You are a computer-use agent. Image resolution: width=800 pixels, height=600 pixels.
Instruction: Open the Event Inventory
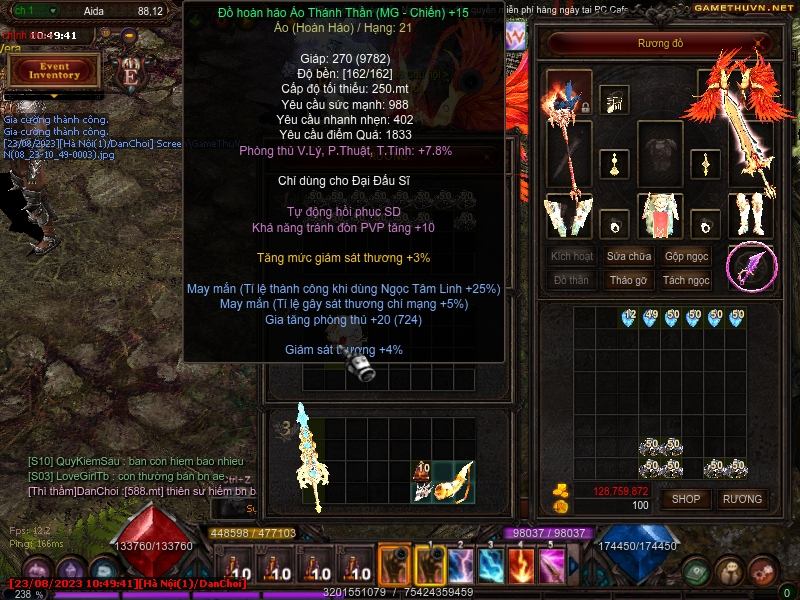54,70
